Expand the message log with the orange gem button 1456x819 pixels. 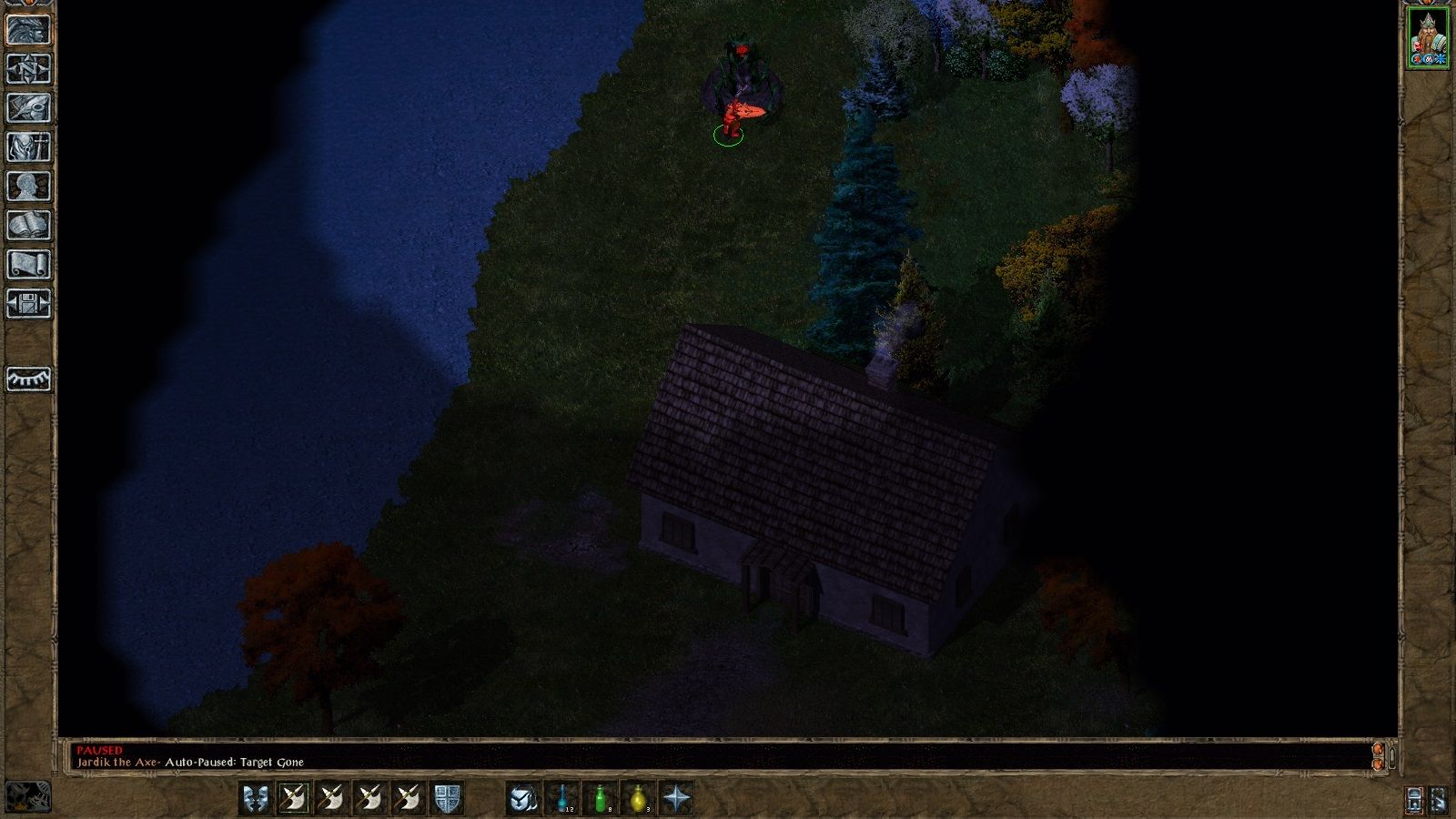1378,756
